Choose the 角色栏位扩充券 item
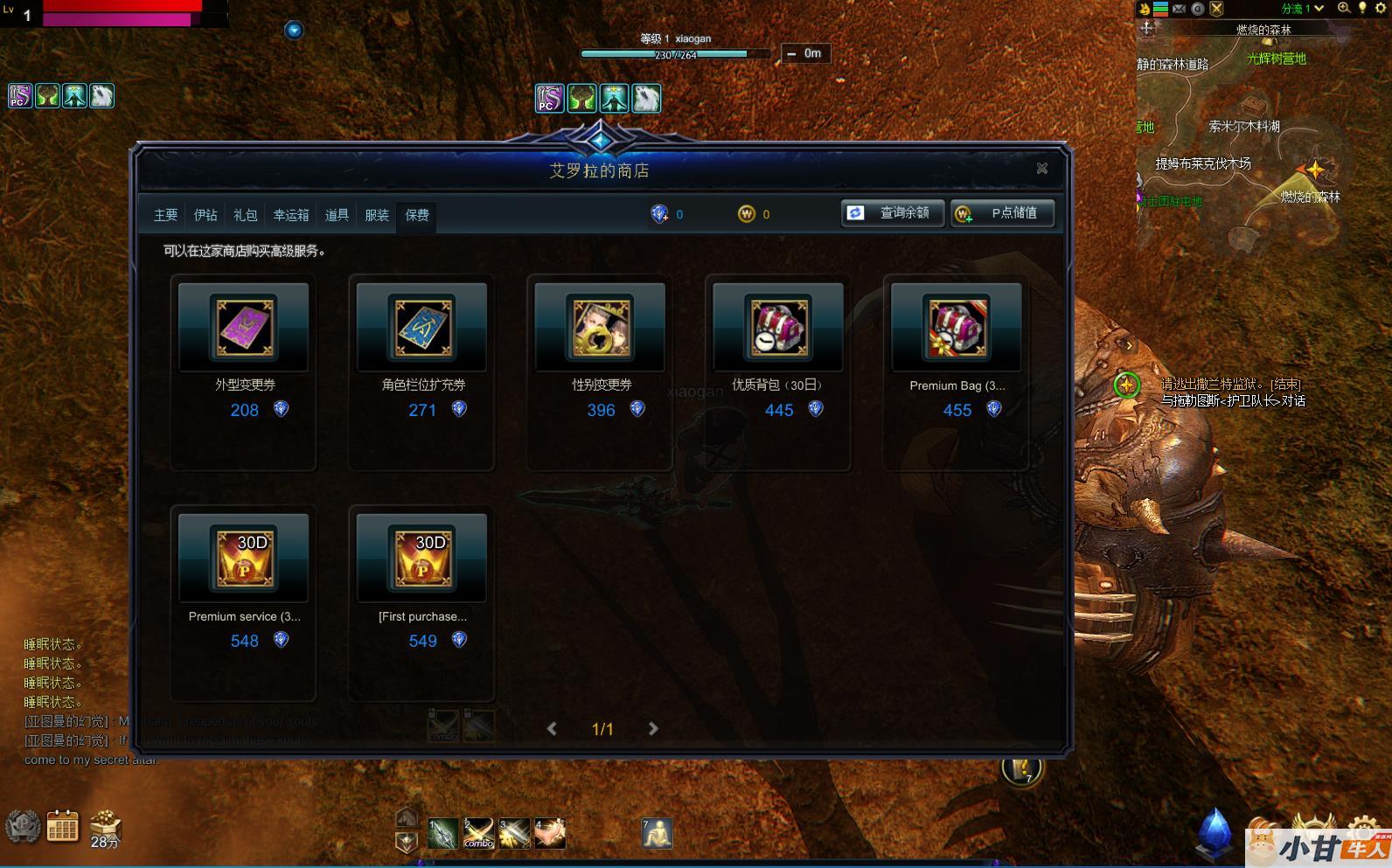Screen dimensions: 1392x868 (422, 328)
